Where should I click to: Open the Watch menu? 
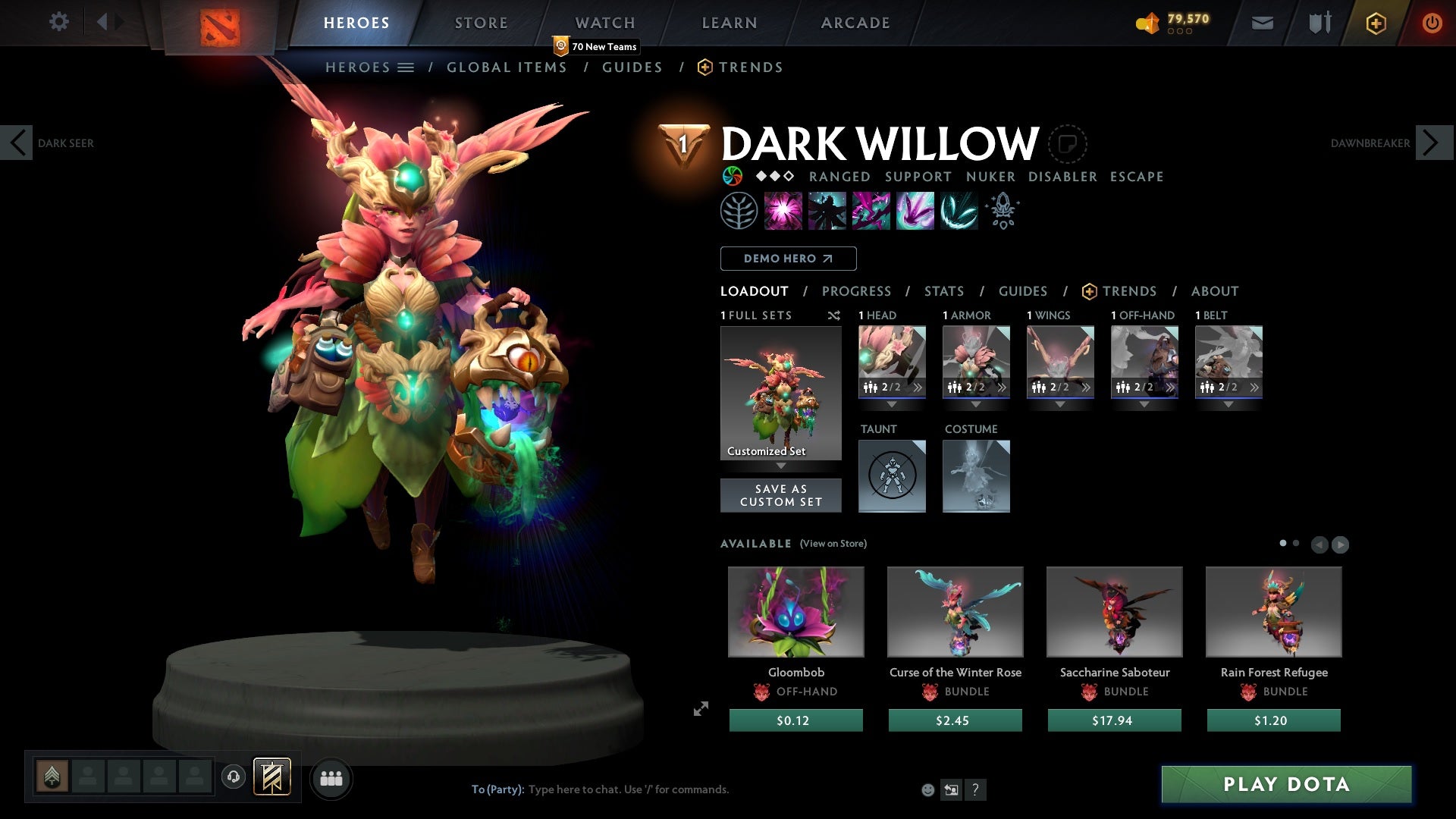tap(604, 23)
